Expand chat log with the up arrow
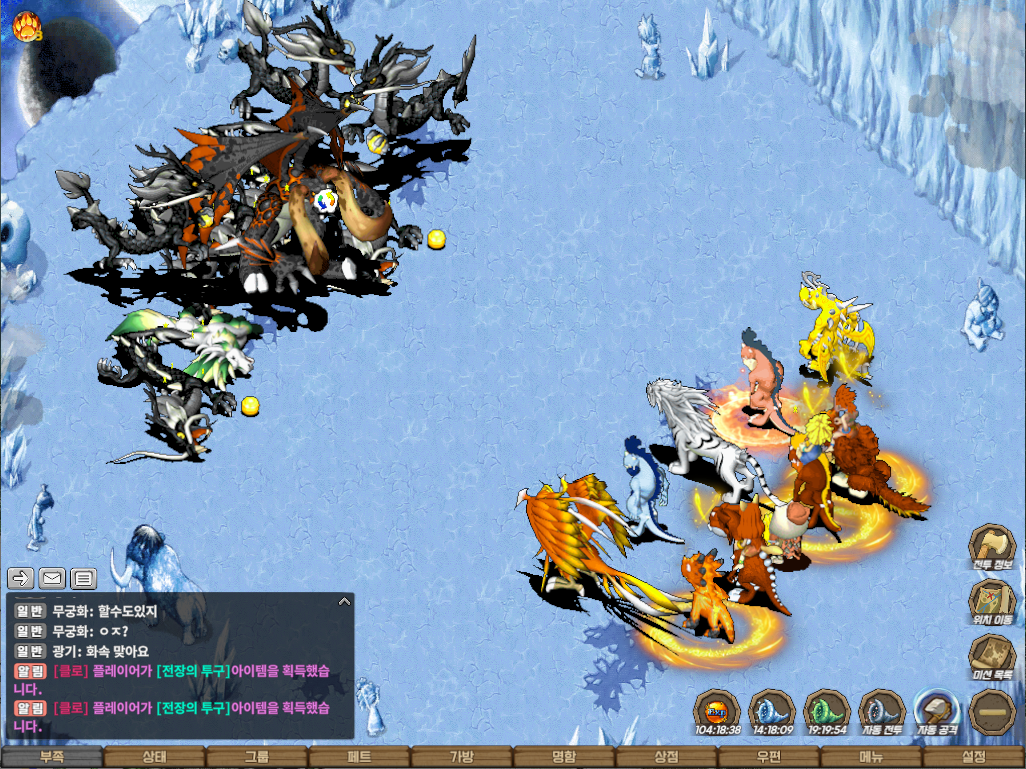This screenshot has width=1026, height=769. 344,602
